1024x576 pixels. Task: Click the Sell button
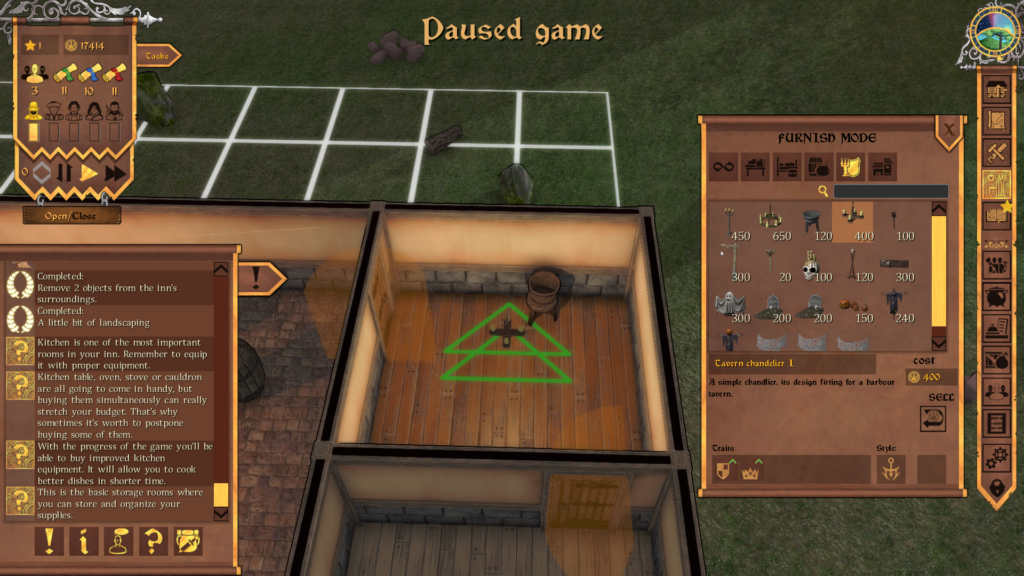point(932,417)
